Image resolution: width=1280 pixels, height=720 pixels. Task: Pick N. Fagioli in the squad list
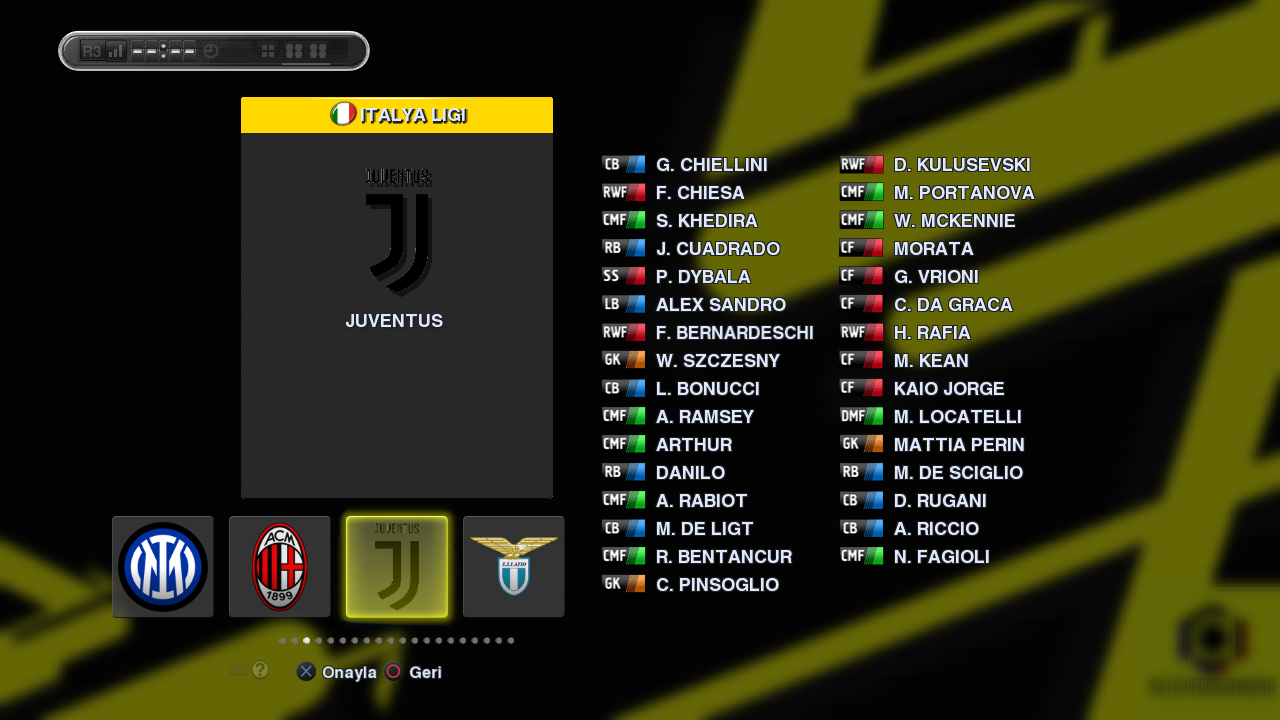point(941,557)
